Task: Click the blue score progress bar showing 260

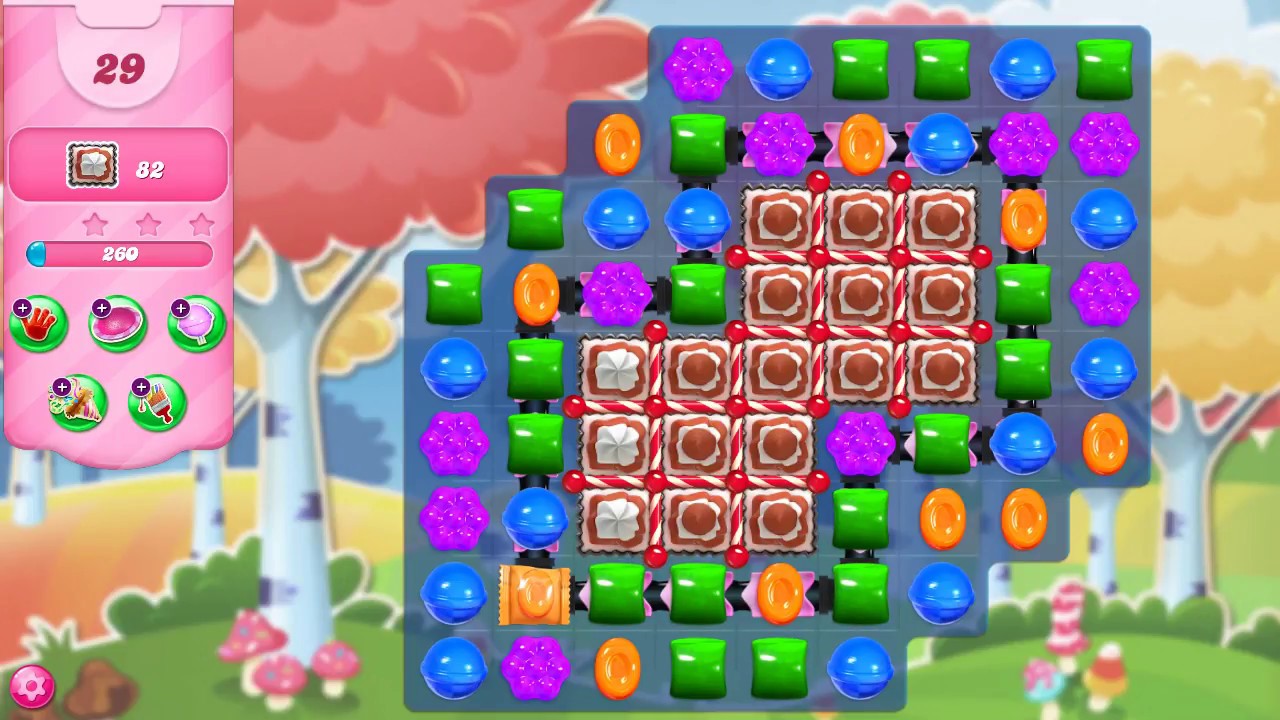Action: (x=118, y=254)
